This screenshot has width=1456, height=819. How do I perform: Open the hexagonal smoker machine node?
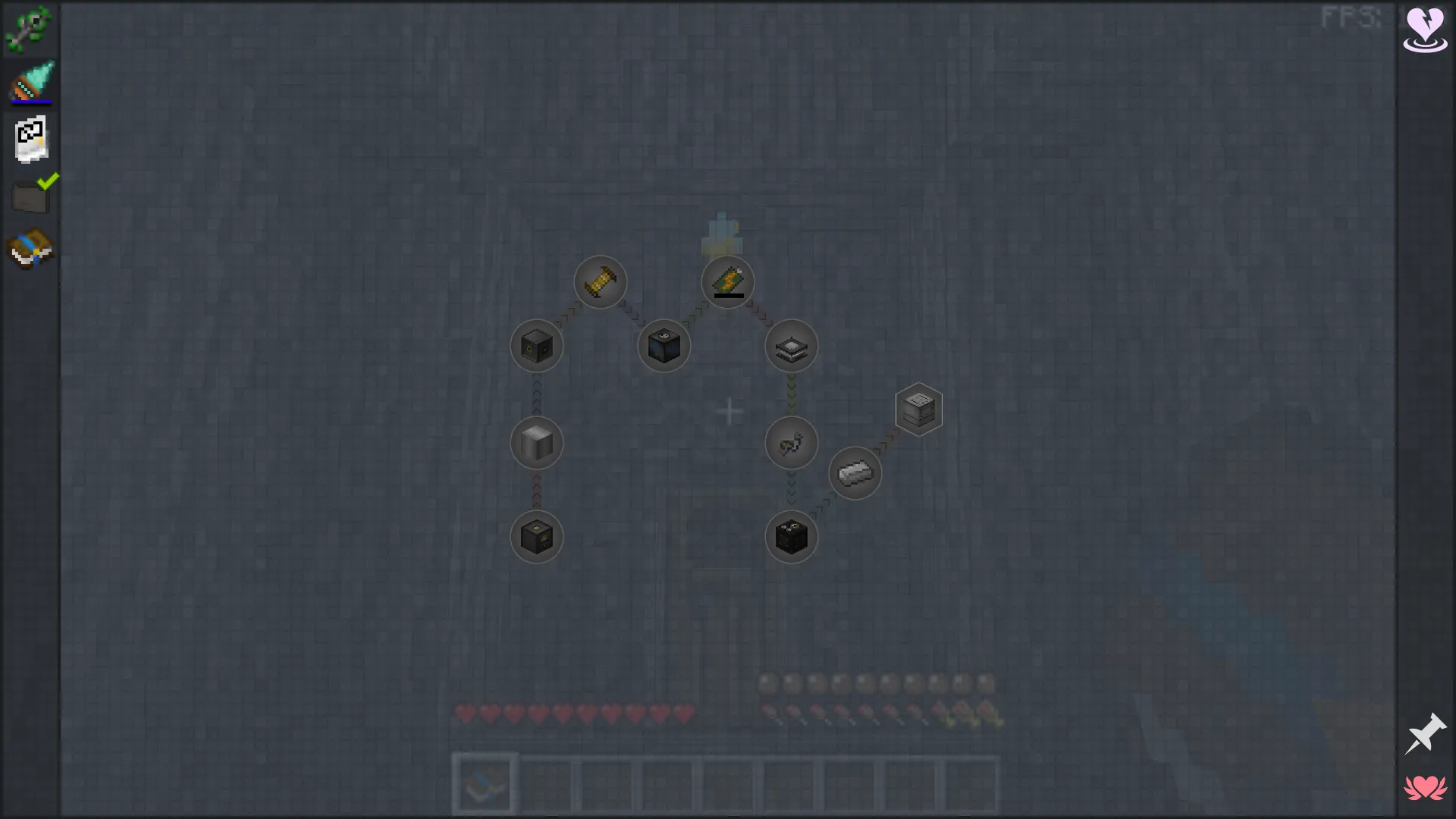tap(919, 408)
